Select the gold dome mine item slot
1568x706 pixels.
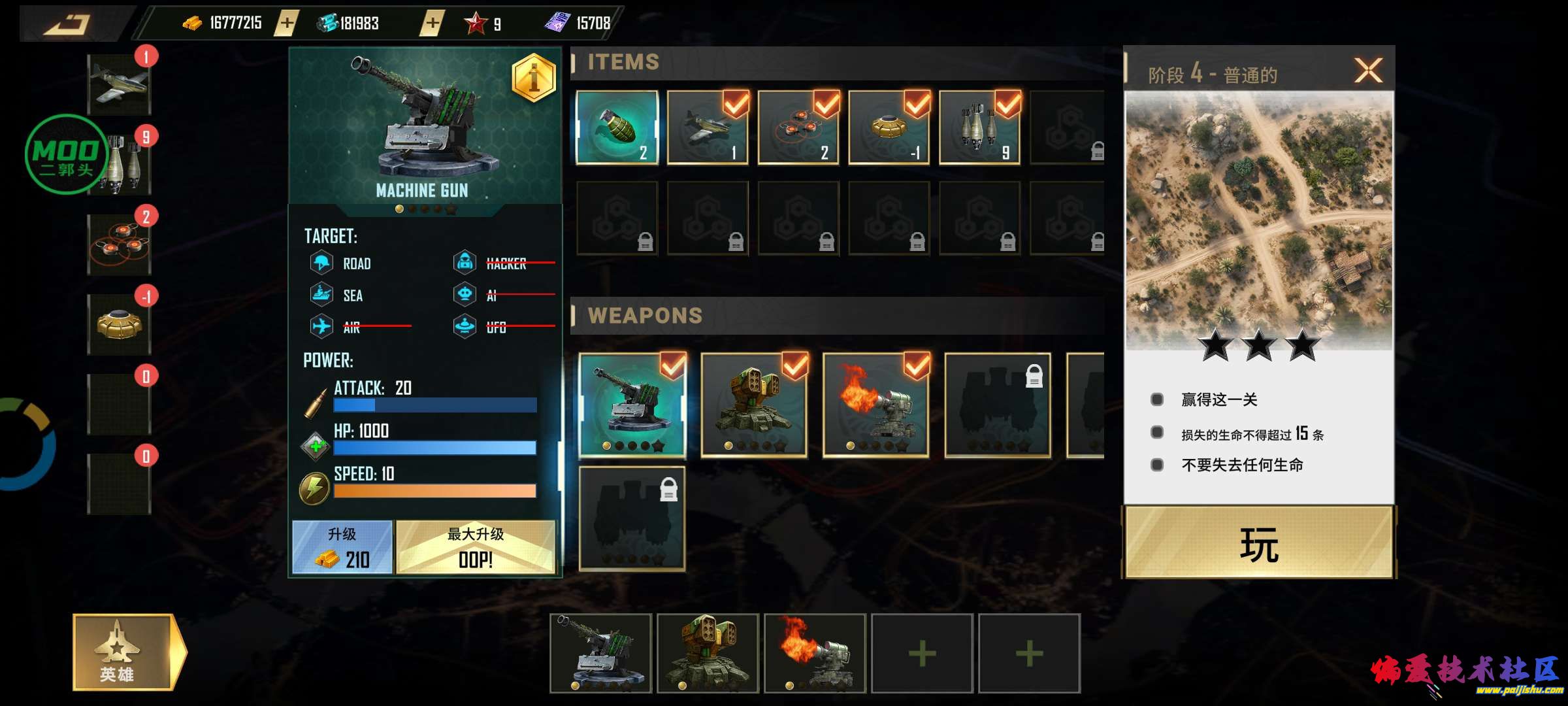[x=889, y=127]
